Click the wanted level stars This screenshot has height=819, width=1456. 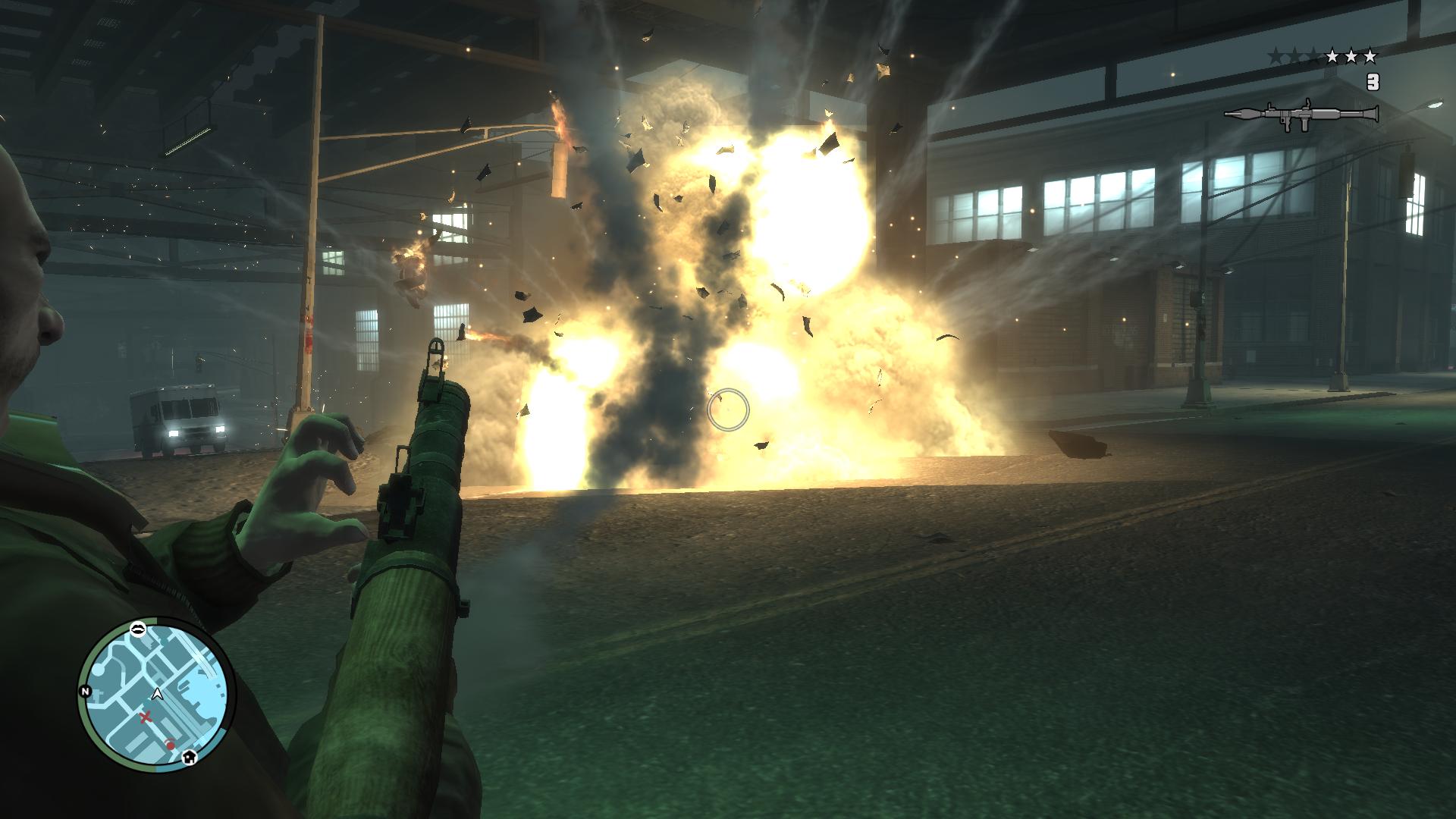pyautogui.click(x=1323, y=56)
